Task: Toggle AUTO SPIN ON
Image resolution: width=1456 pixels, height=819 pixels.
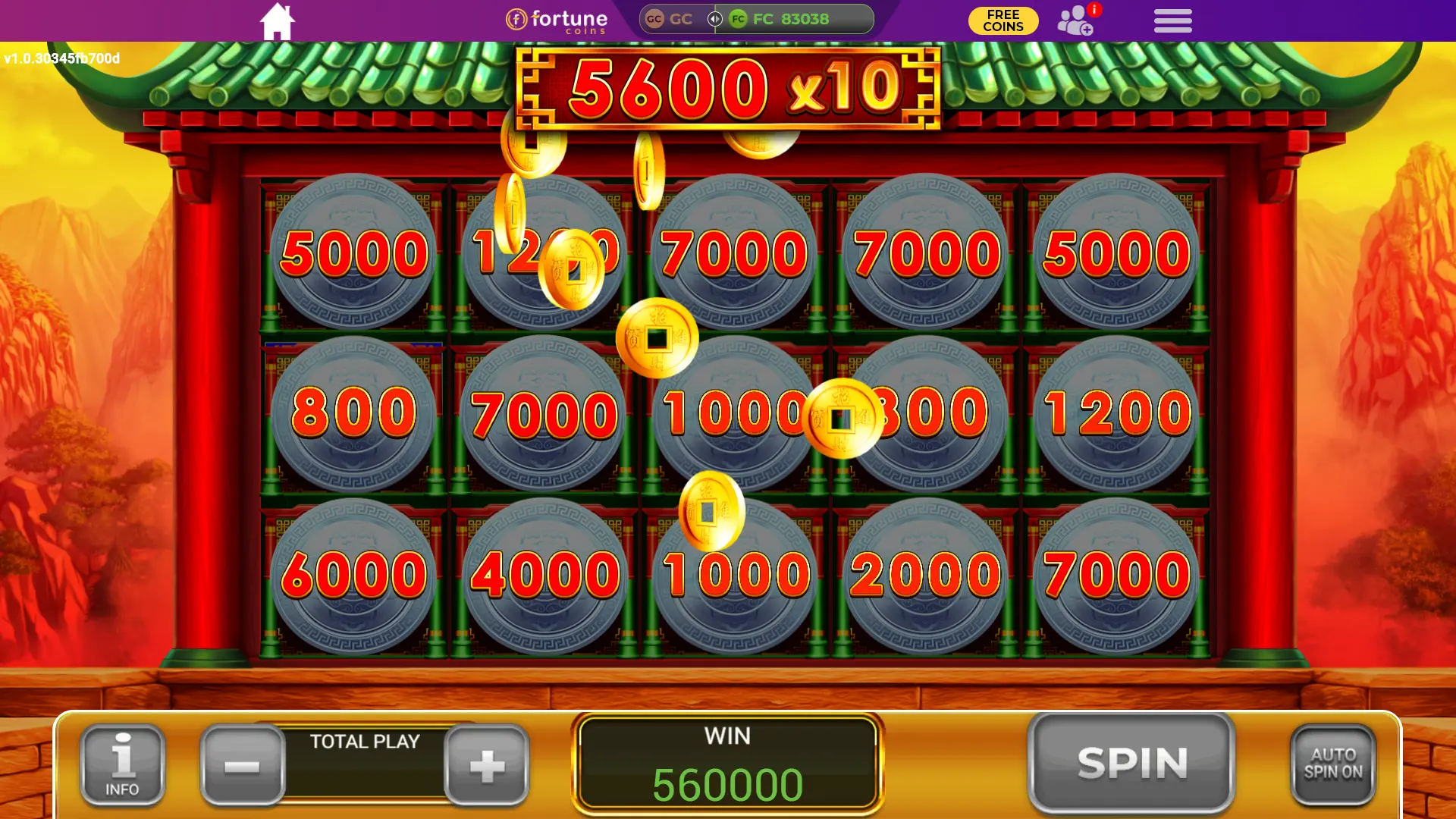Action: 1332,764
